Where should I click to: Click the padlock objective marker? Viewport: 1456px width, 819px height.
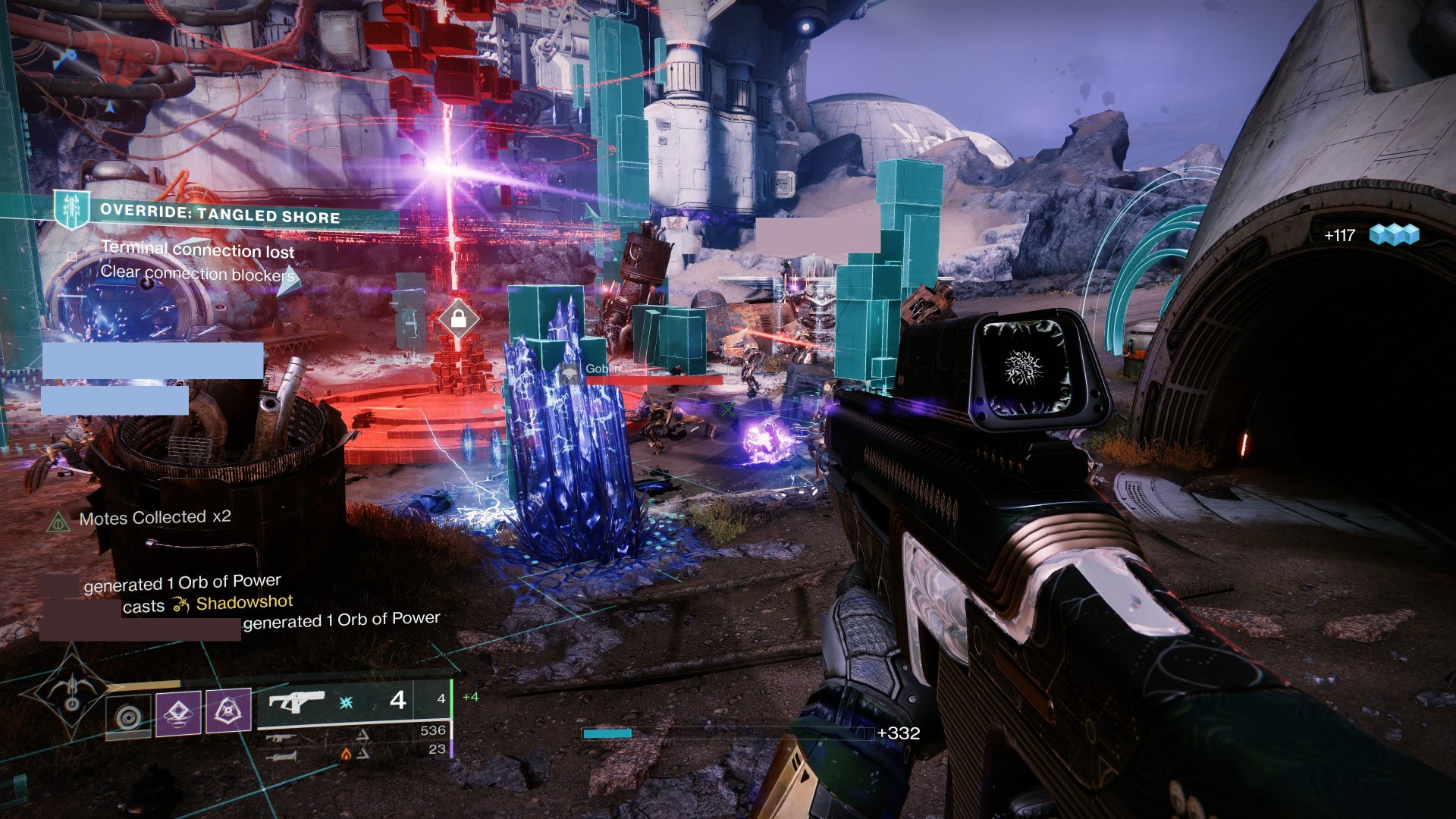tap(458, 319)
